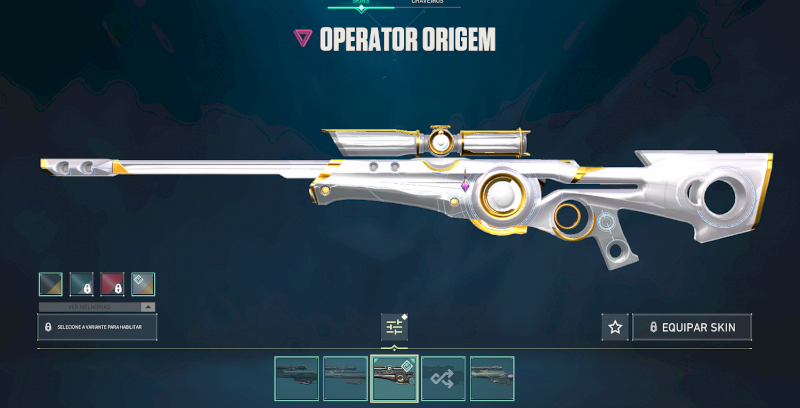This screenshot has height=408, width=800.
Task: Choose the locked red variant swatch
Action: 112,284
